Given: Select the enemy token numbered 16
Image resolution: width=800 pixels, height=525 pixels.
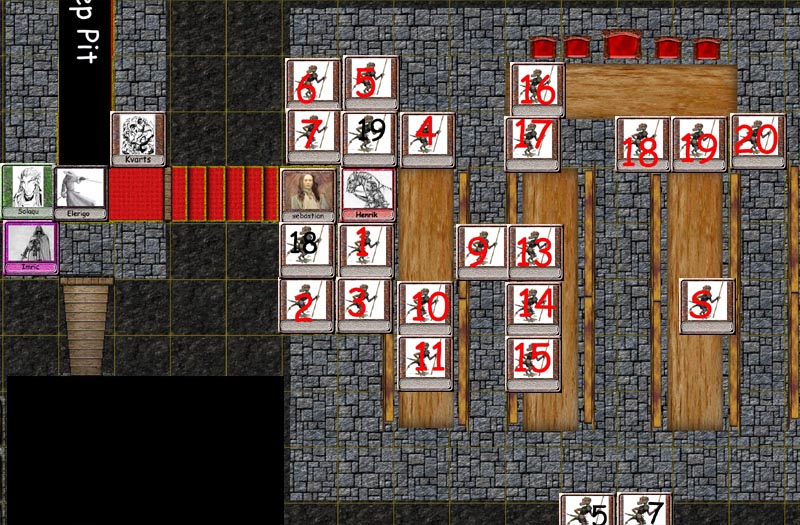Looking at the screenshot, I should click(x=537, y=89).
